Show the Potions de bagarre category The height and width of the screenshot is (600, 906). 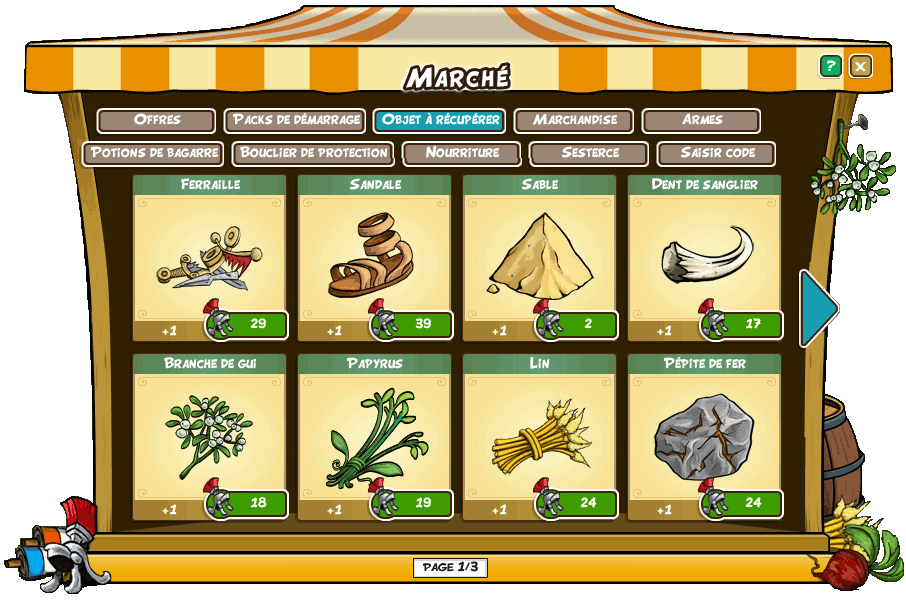point(153,153)
